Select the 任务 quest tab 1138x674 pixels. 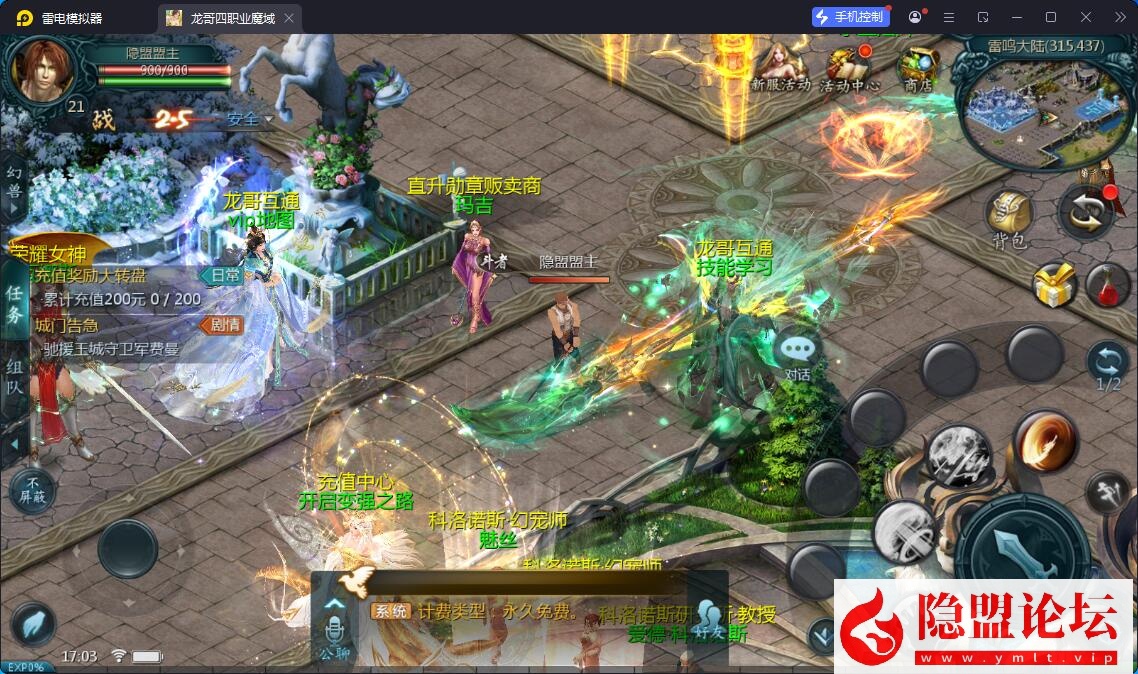pyautogui.click(x=15, y=303)
